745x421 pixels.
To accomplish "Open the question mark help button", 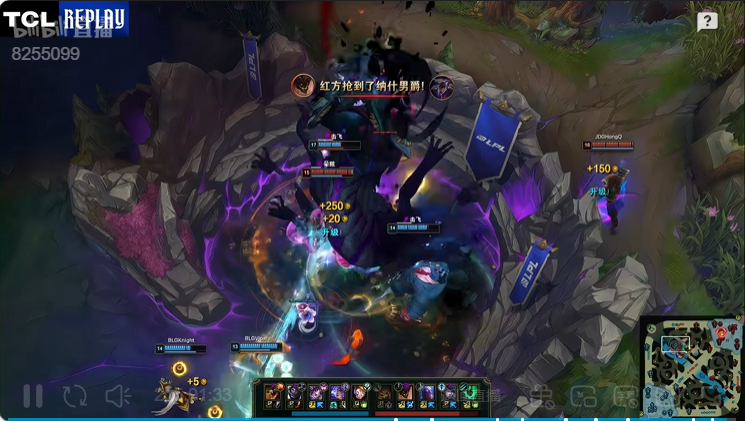I will 707,21.
